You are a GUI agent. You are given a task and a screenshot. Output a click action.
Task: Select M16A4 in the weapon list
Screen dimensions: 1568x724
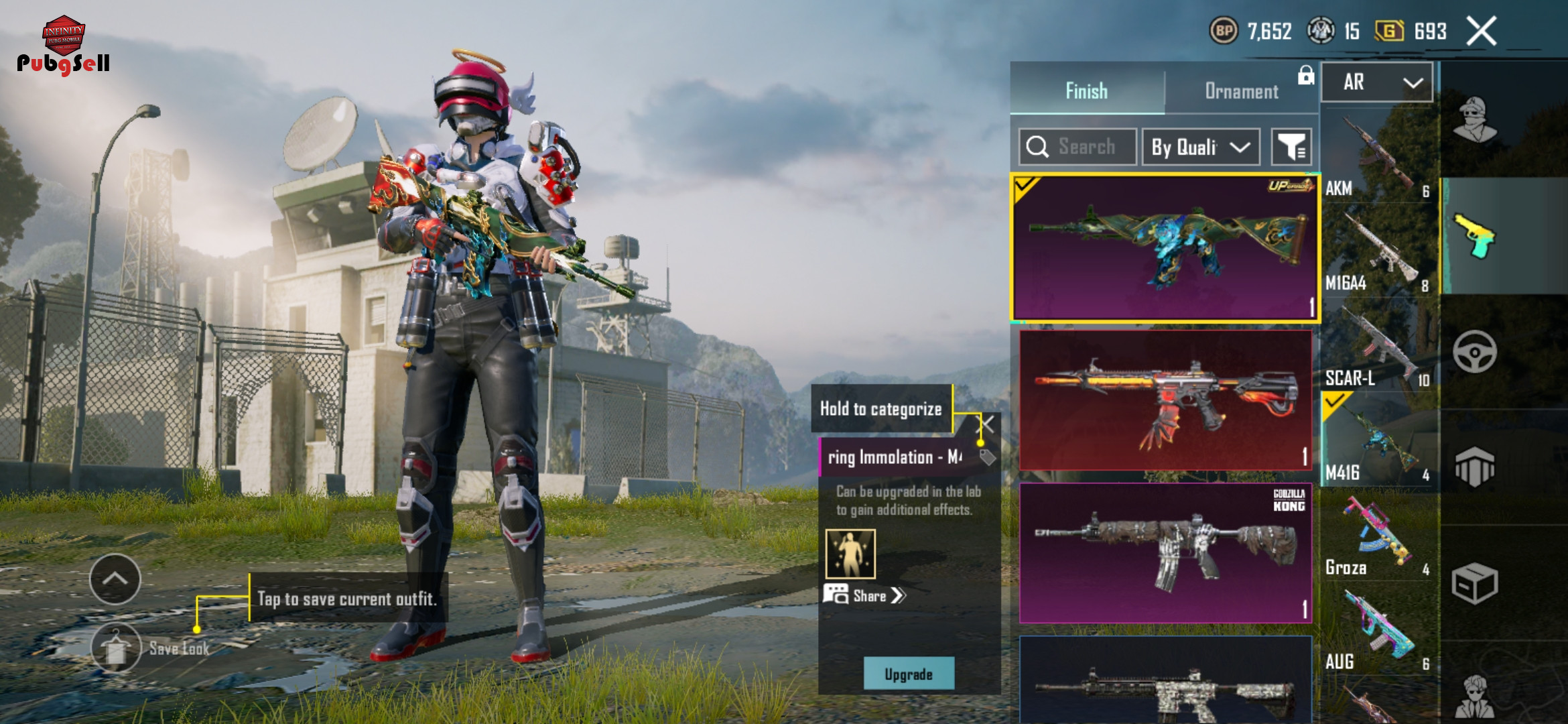(1377, 255)
